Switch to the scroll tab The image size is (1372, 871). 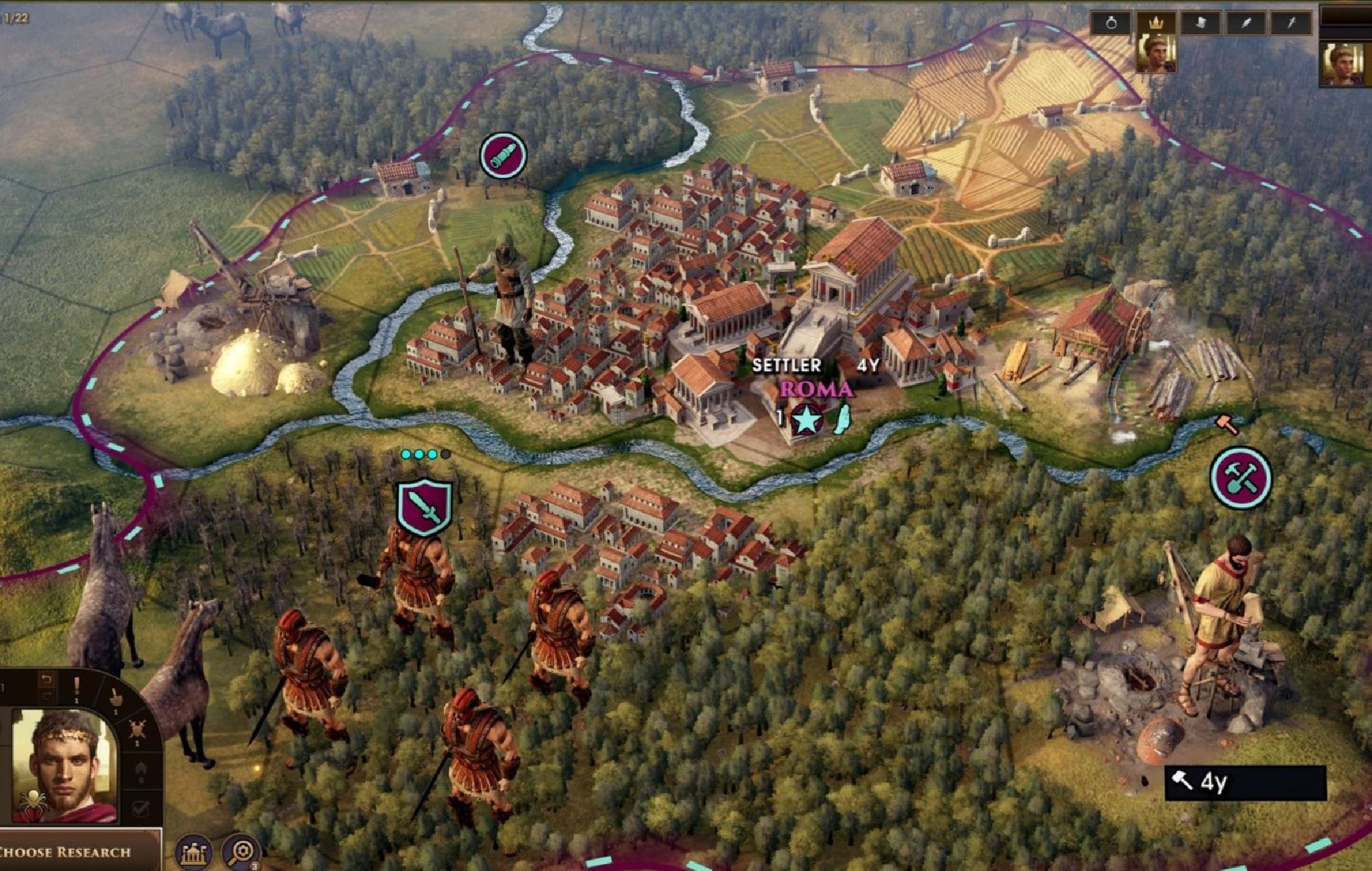pyautogui.click(x=1200, y=23)
